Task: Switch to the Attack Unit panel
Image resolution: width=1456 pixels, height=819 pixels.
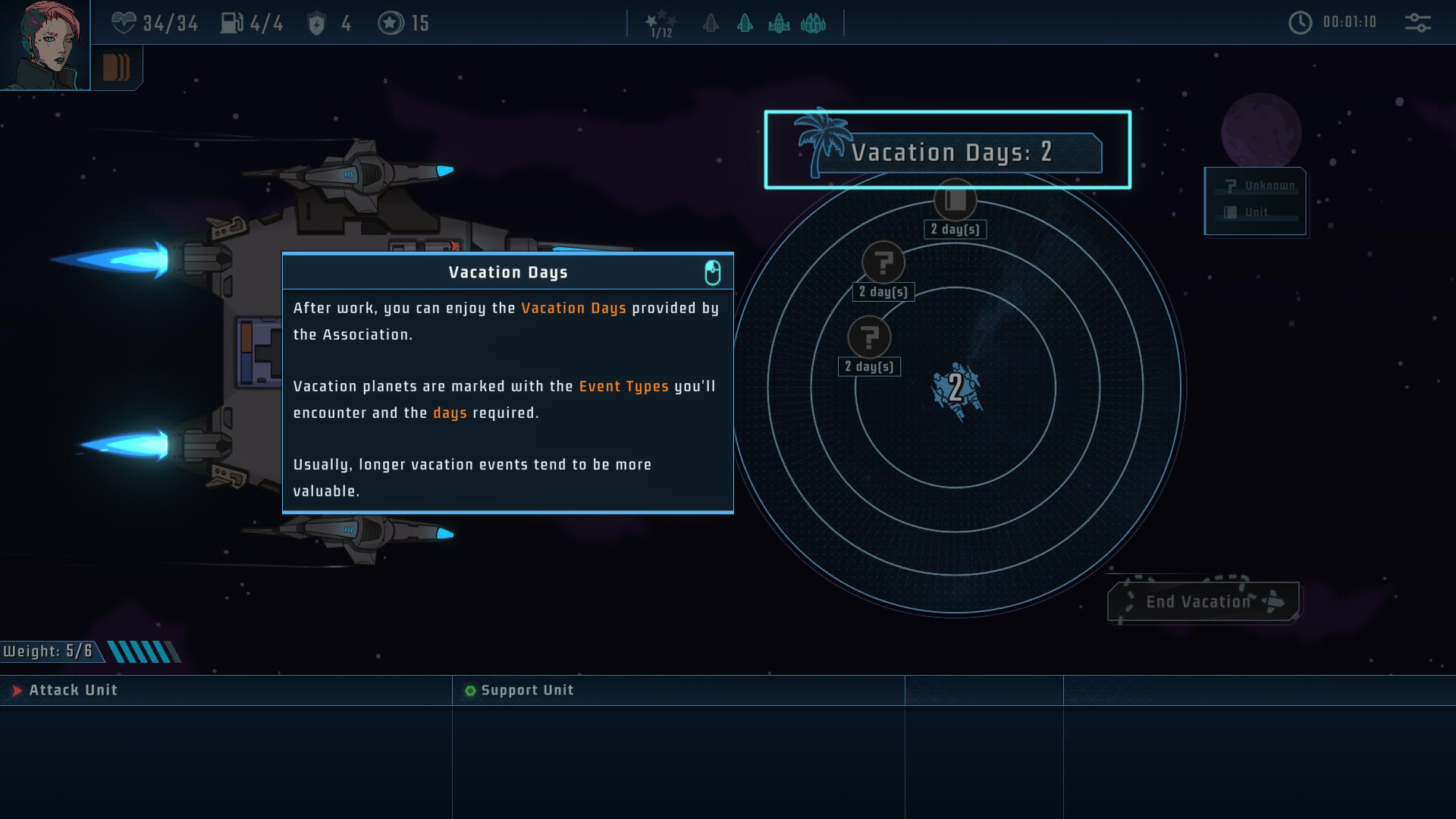Action: tap(73, 690)
